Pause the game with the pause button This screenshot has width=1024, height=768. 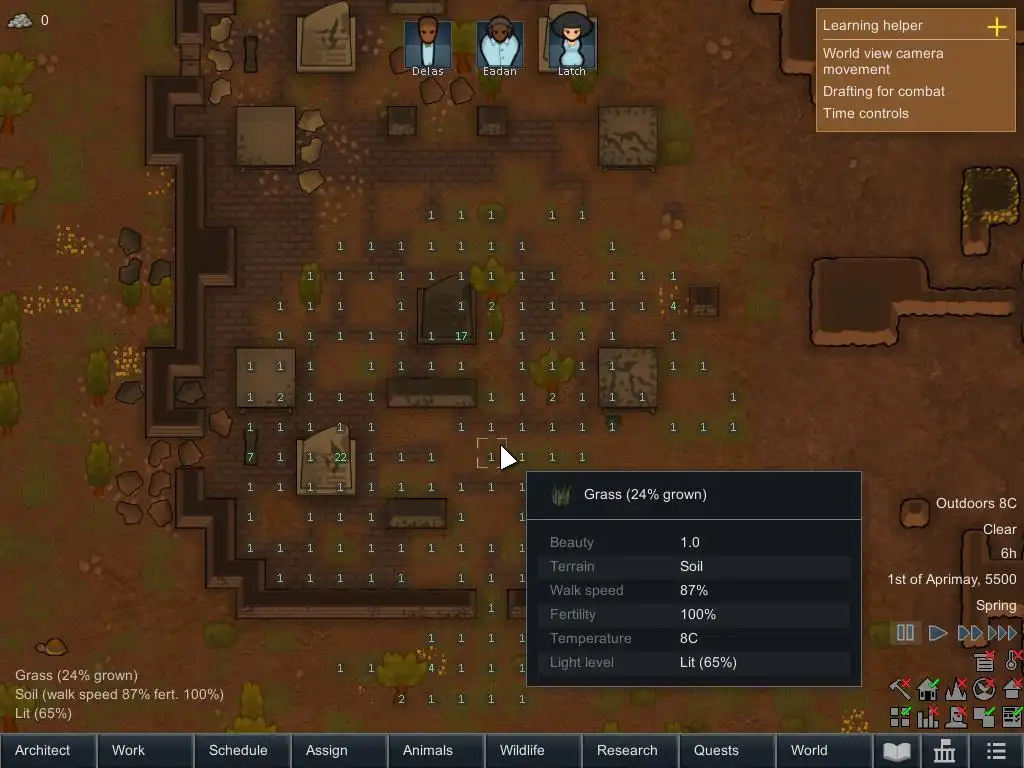pyautogui.click(x=905, y=632)
